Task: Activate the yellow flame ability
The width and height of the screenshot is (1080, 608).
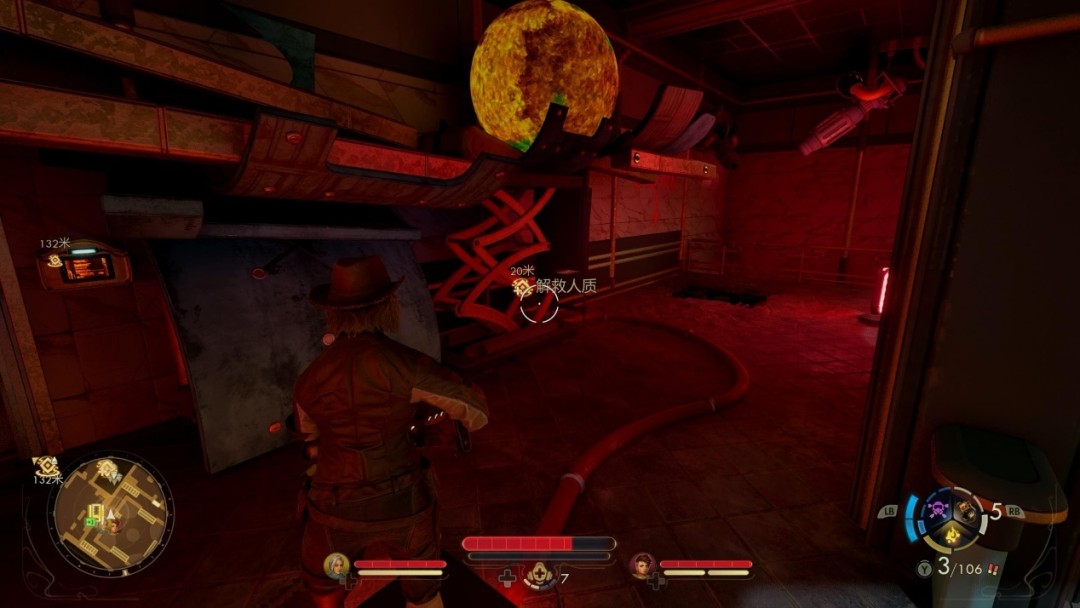Action: pyautogui.click(x=953, y=537)
